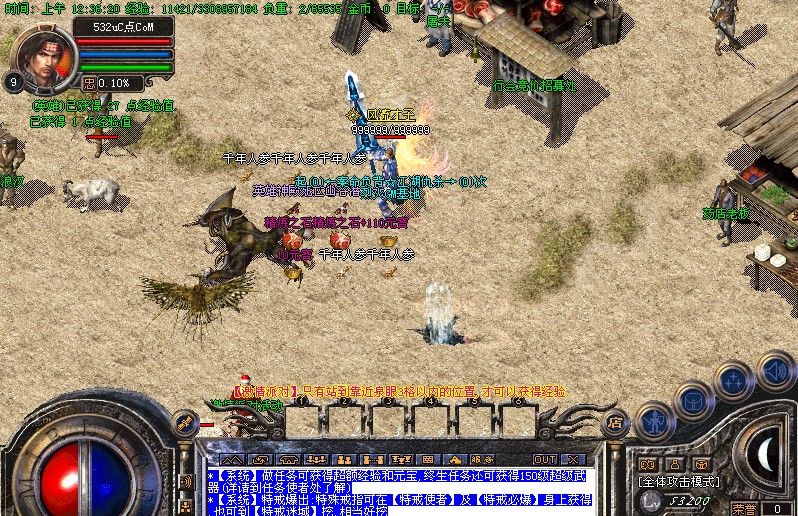Click the OUT button on chat toolbar
798x516 pixels.
(x=546, y=459)
